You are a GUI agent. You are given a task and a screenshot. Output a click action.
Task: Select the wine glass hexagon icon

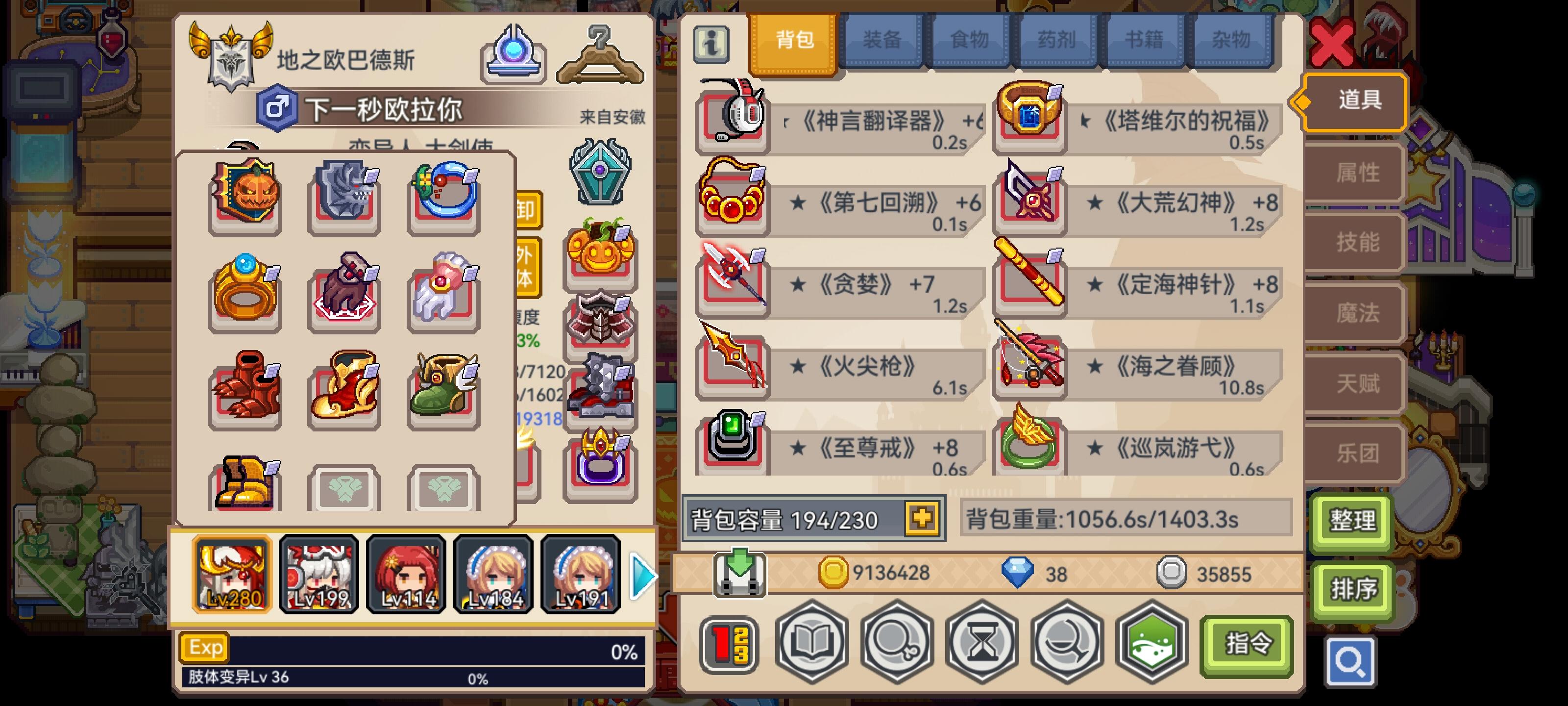pyautogui.click(x=1066, y=644)
